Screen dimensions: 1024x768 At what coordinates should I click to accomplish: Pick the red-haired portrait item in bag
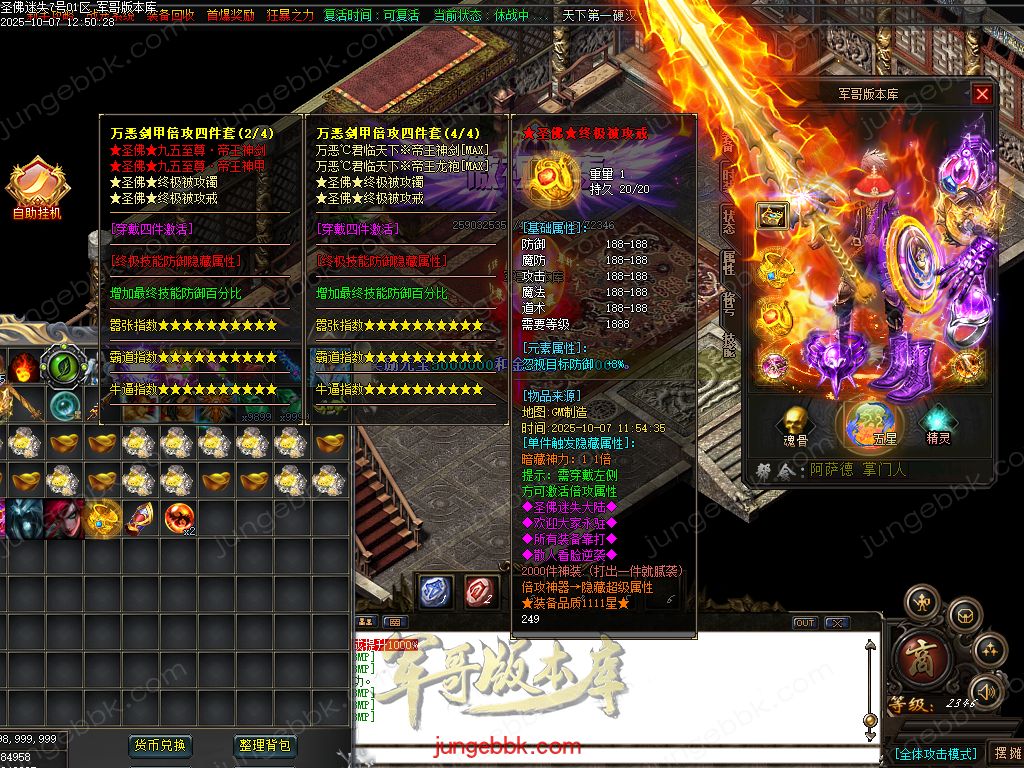coord(62,518)
